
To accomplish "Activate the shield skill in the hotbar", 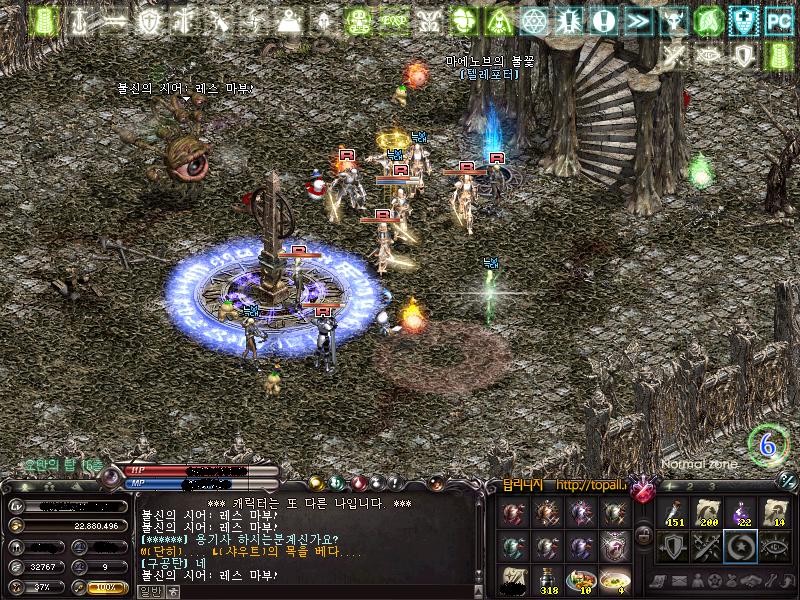I will click(672, 547).
